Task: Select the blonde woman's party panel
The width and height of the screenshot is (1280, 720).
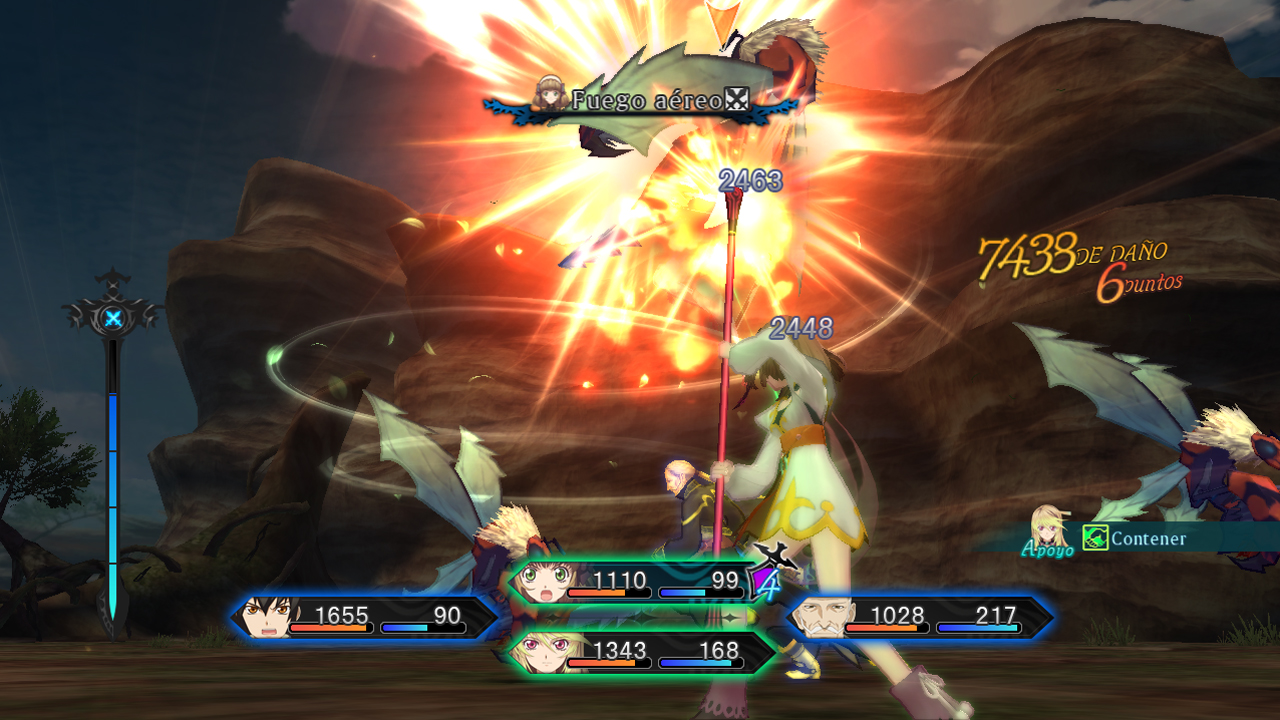Action: [640, 654]
